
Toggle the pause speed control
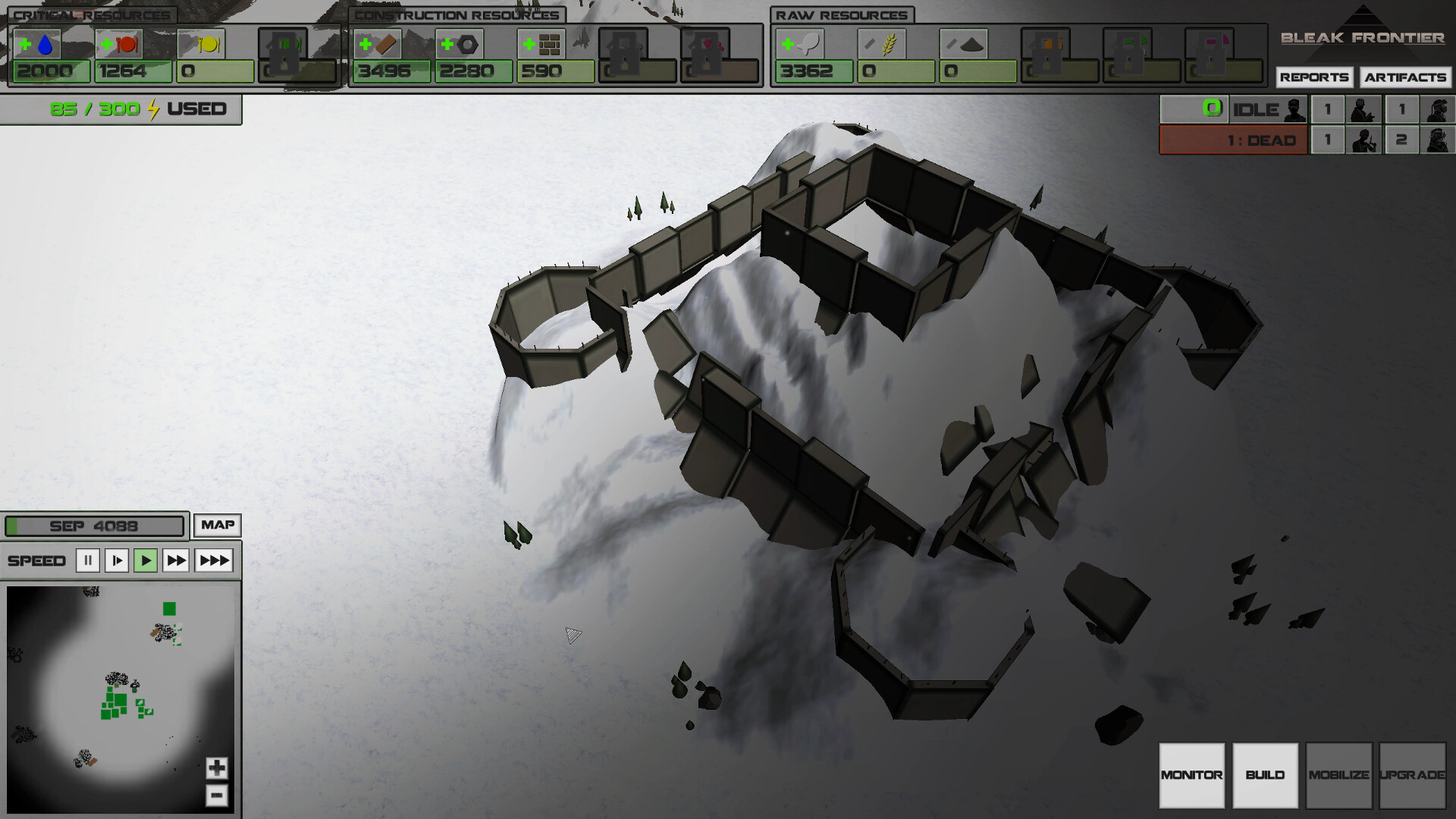coord(88,560)
